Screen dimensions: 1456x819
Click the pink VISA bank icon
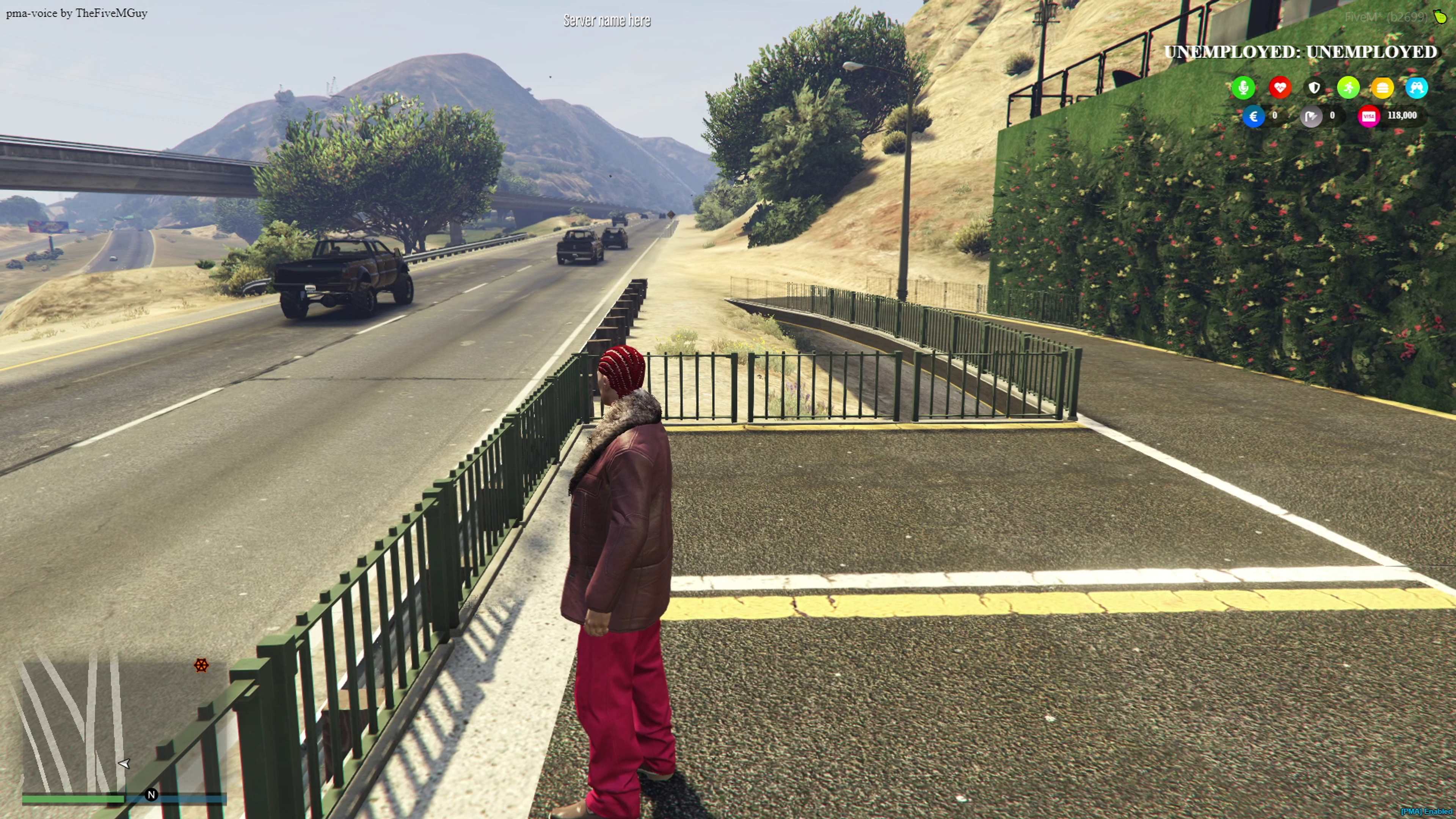tap(1368, 116)
